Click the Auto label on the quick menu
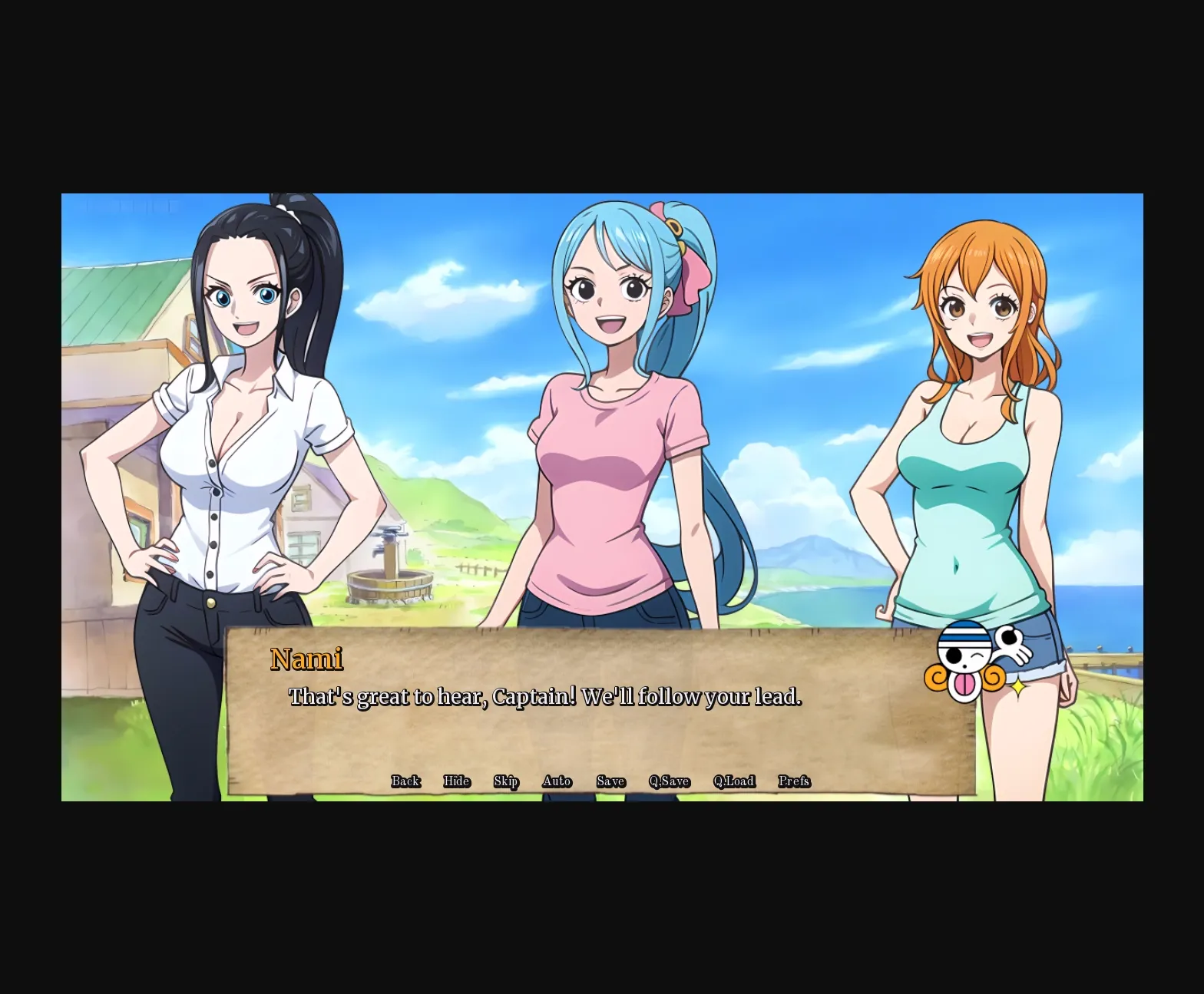Screen dimensions: 1204x994 tap(556, 781)
